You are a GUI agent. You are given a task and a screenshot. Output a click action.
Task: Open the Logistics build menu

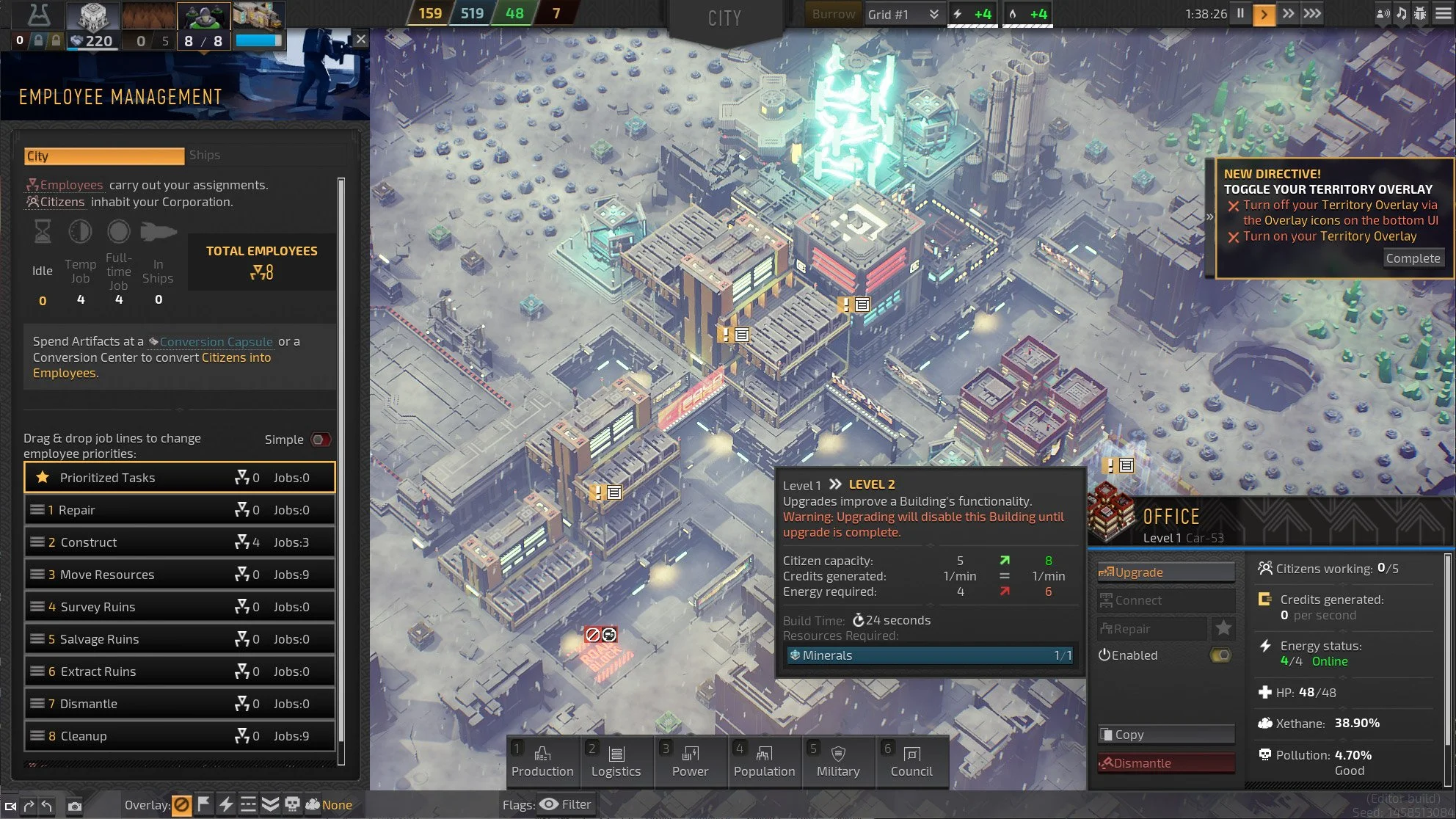click(616, 762)
